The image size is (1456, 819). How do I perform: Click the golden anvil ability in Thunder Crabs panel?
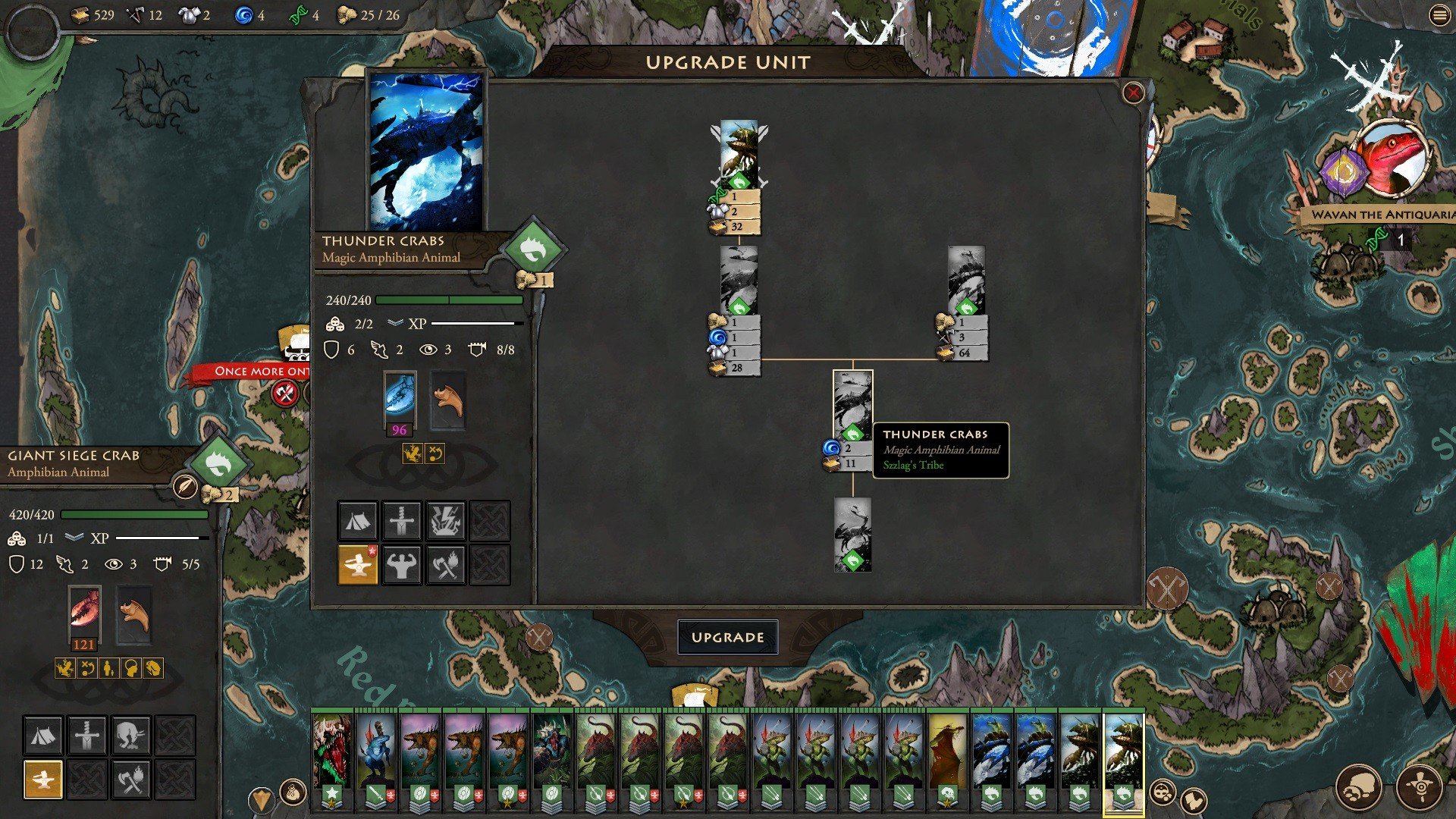coord(357,564)
